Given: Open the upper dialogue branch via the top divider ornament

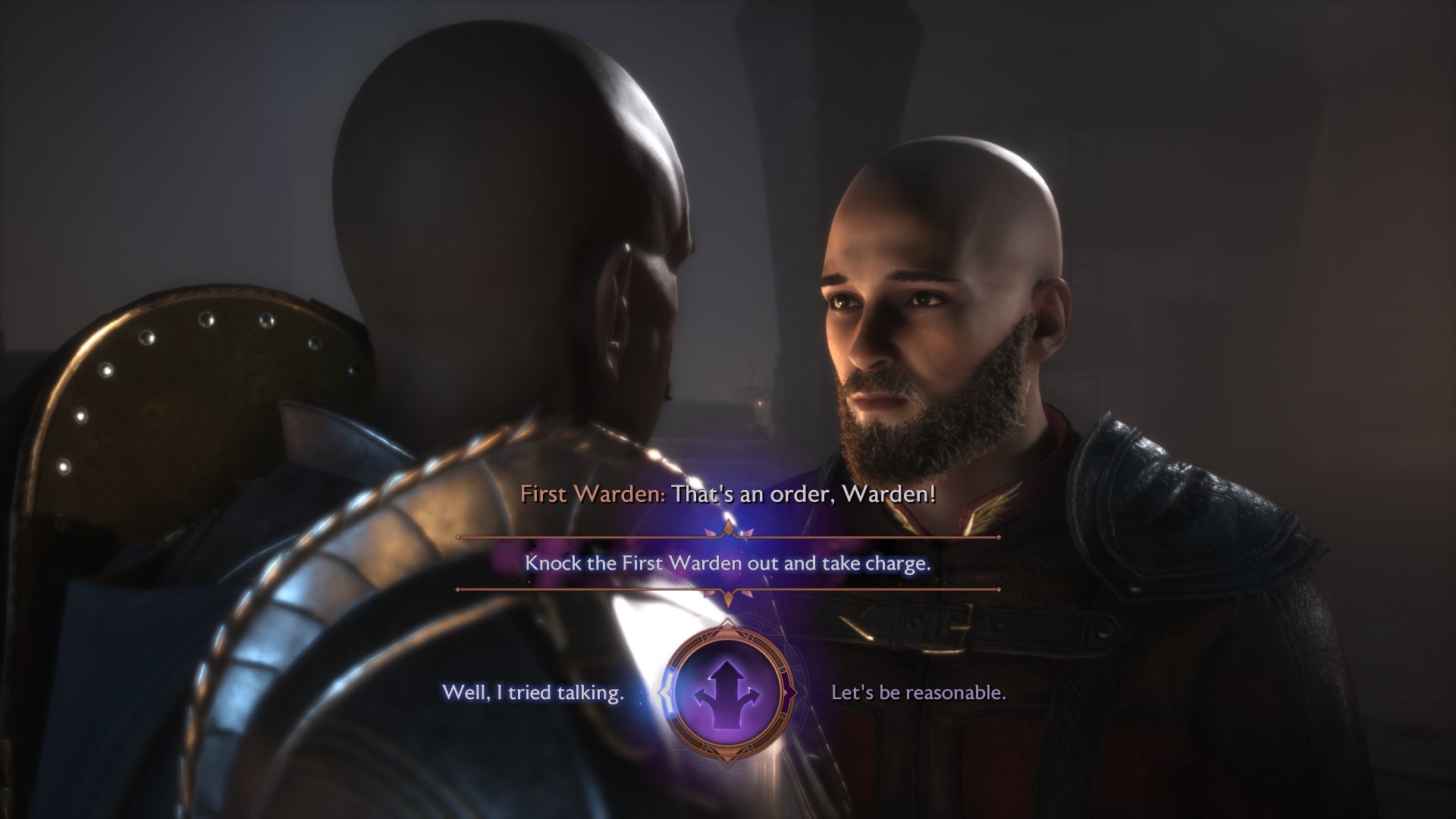Looking at the screenshot, I should coord(726,532).
